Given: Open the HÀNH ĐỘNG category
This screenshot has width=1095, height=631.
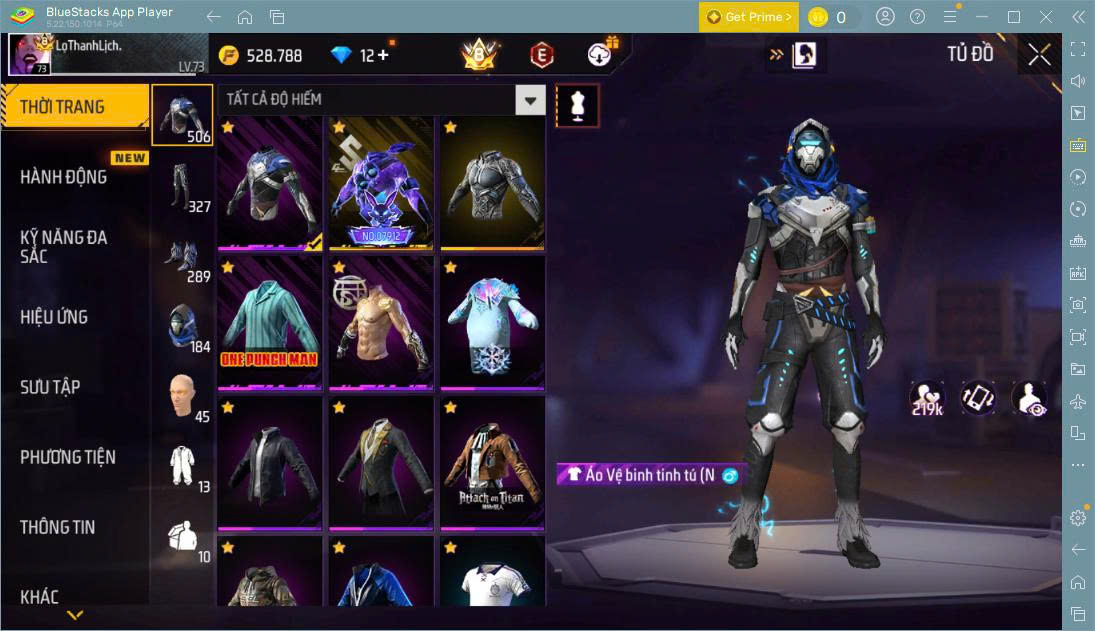Looking at the screenshot, I should tap(64, 177).
